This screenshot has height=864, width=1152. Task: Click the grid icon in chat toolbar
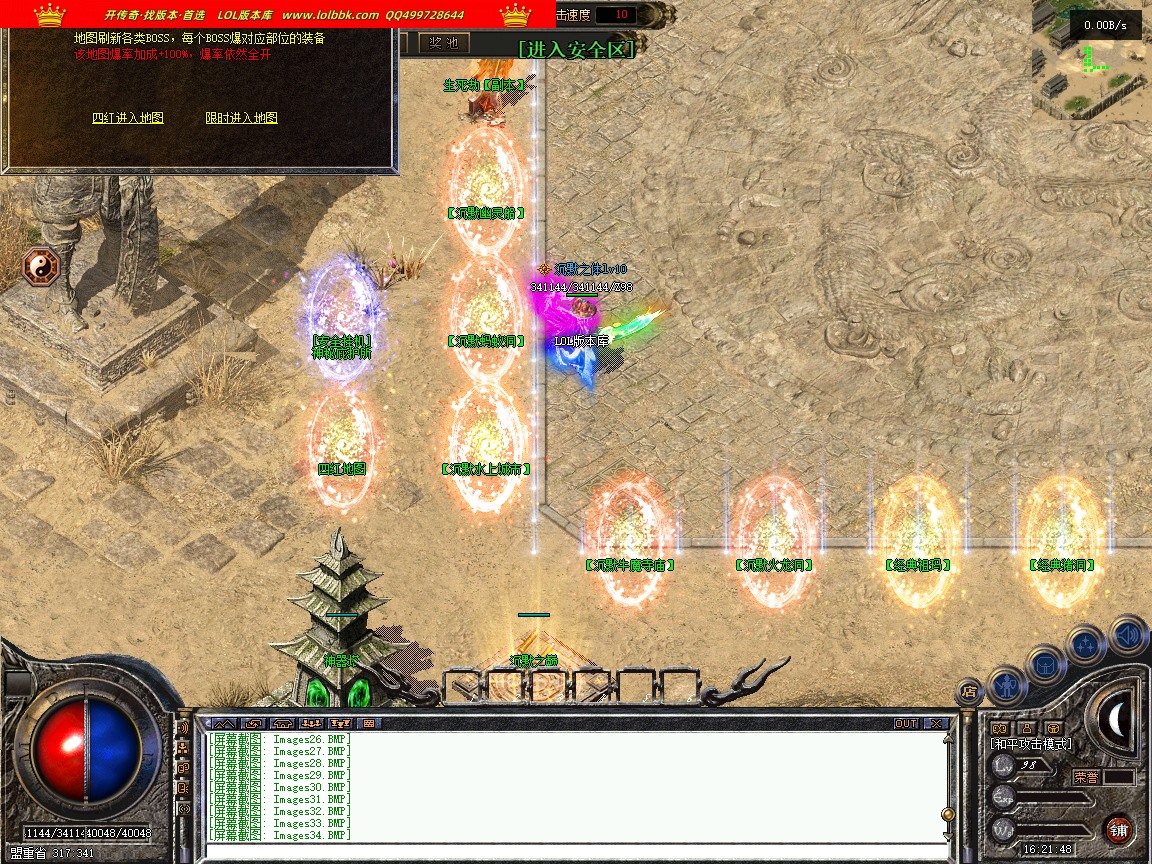[x=369, y=723]
